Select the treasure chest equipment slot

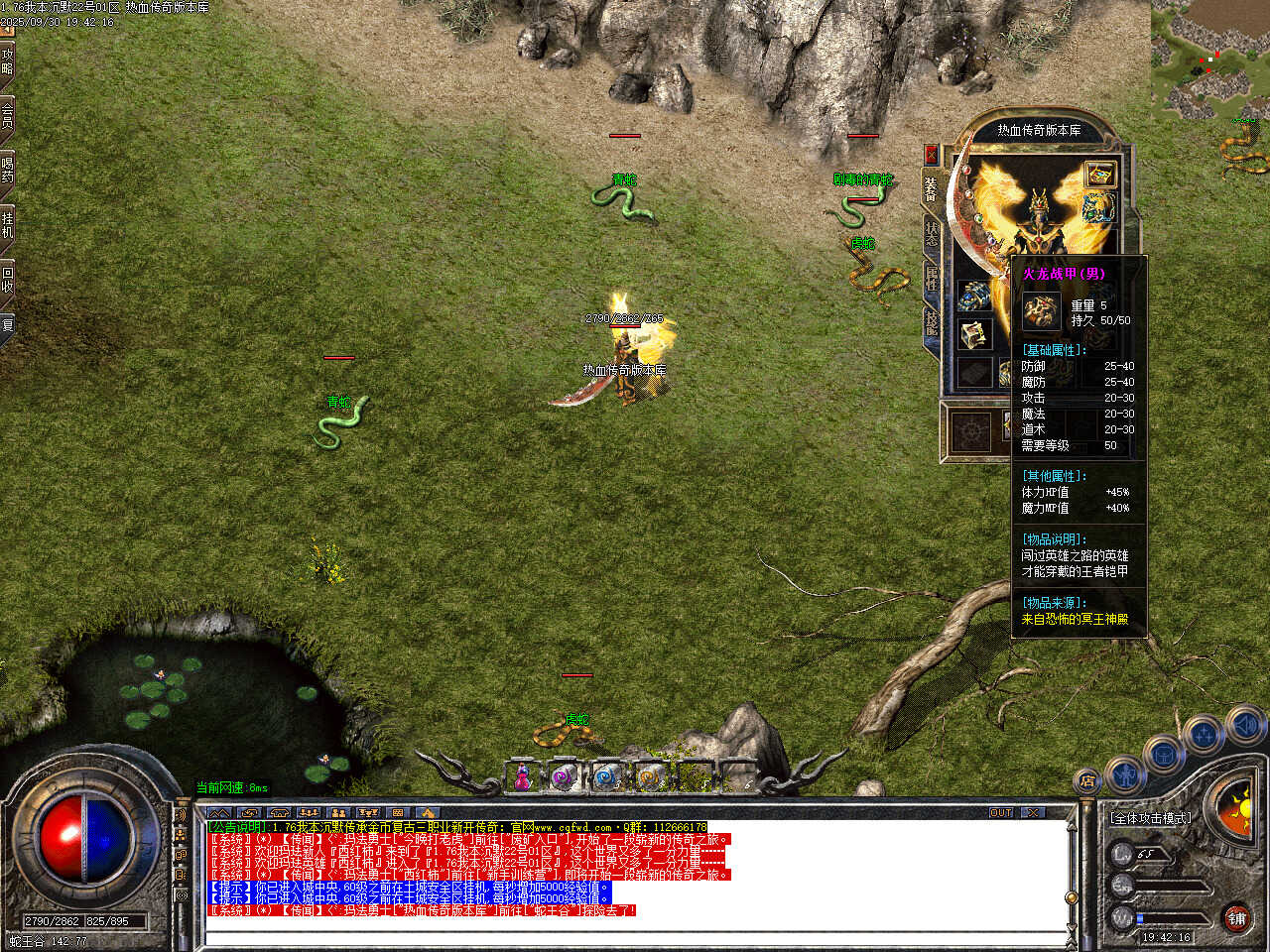[1098, 175]
